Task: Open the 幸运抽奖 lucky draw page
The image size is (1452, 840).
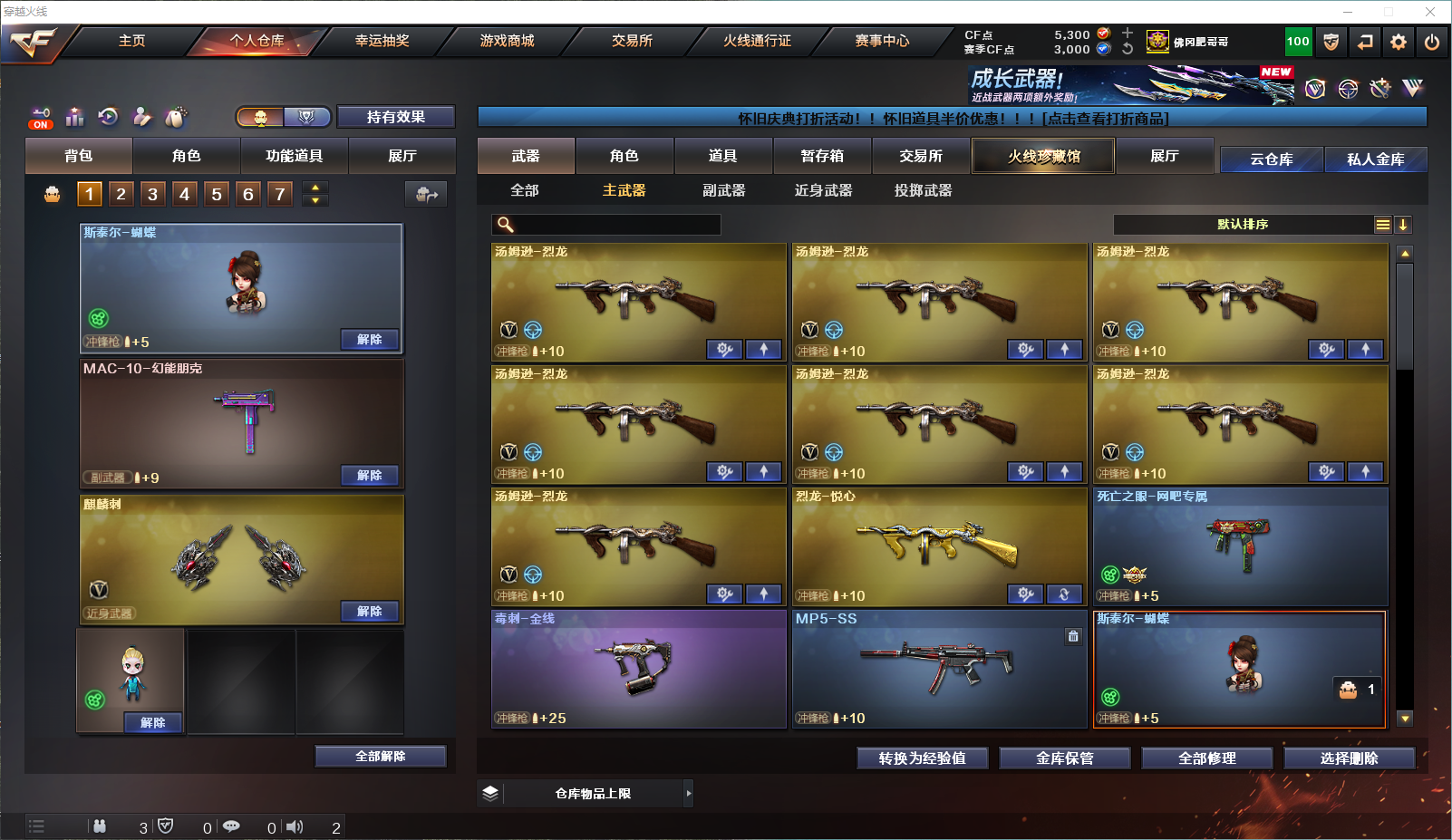Action: click(382, 41)
